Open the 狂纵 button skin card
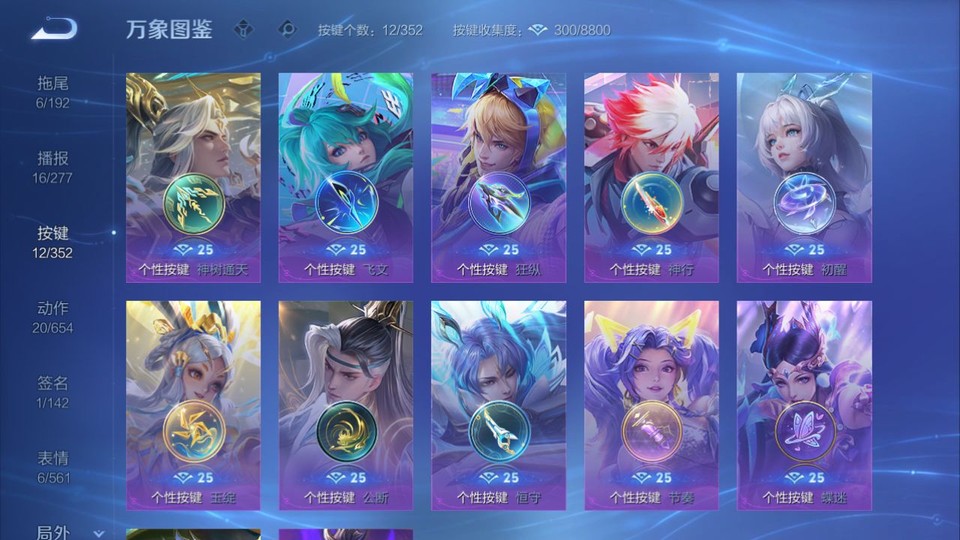This screenshot has width=960, height=540. [499, 177]
